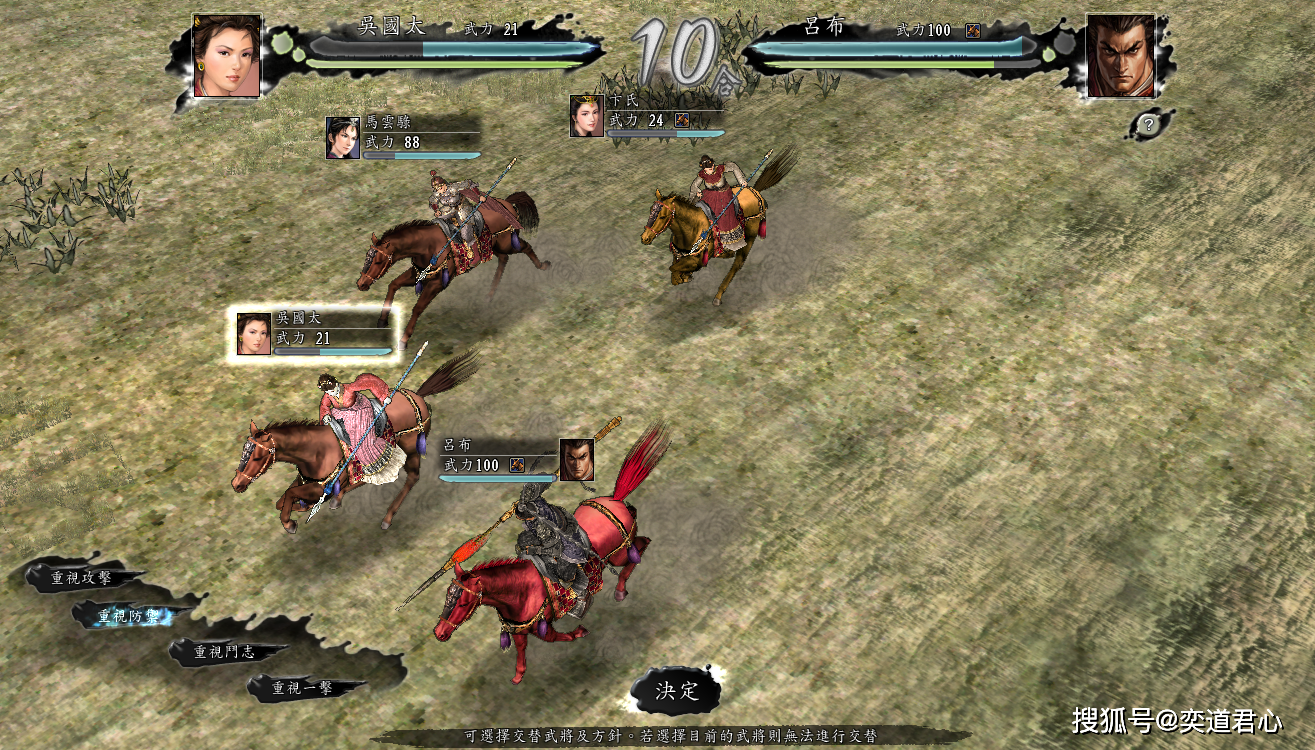The height and width of the screenshot is (750, 1315).
Task: Pick the 重視鬥志 tactic
Action: 224,652
